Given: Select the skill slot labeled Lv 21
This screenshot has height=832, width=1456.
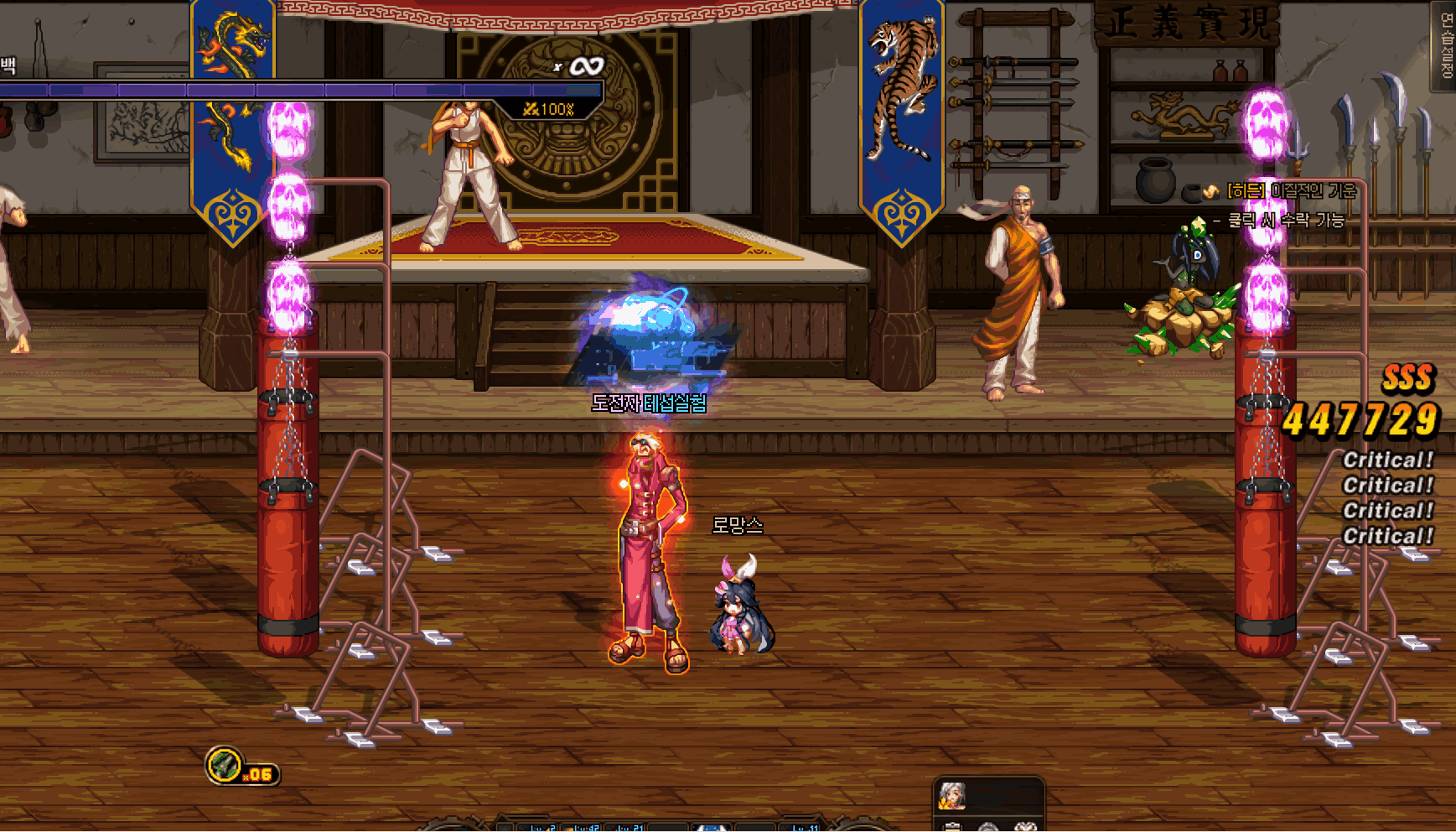Looking at the screenshot, I should pos(626,827).
